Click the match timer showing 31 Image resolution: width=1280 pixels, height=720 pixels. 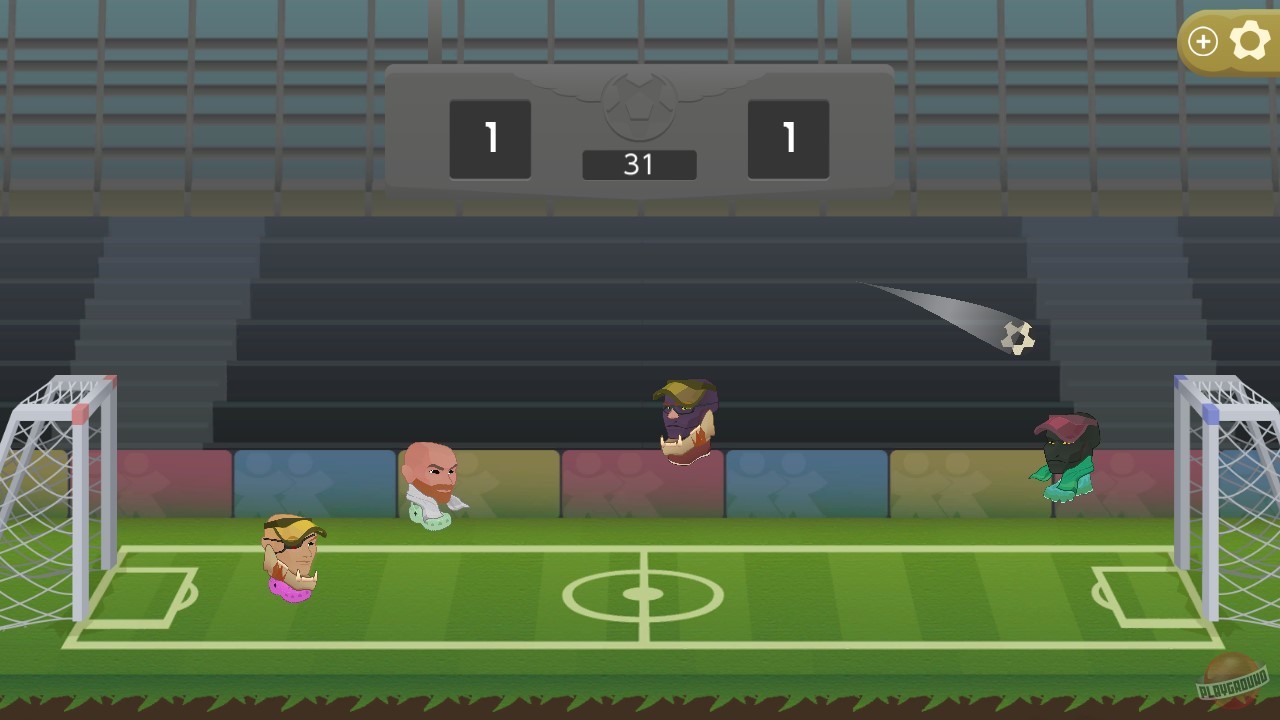pyautogui.click(x=640, y=164)
